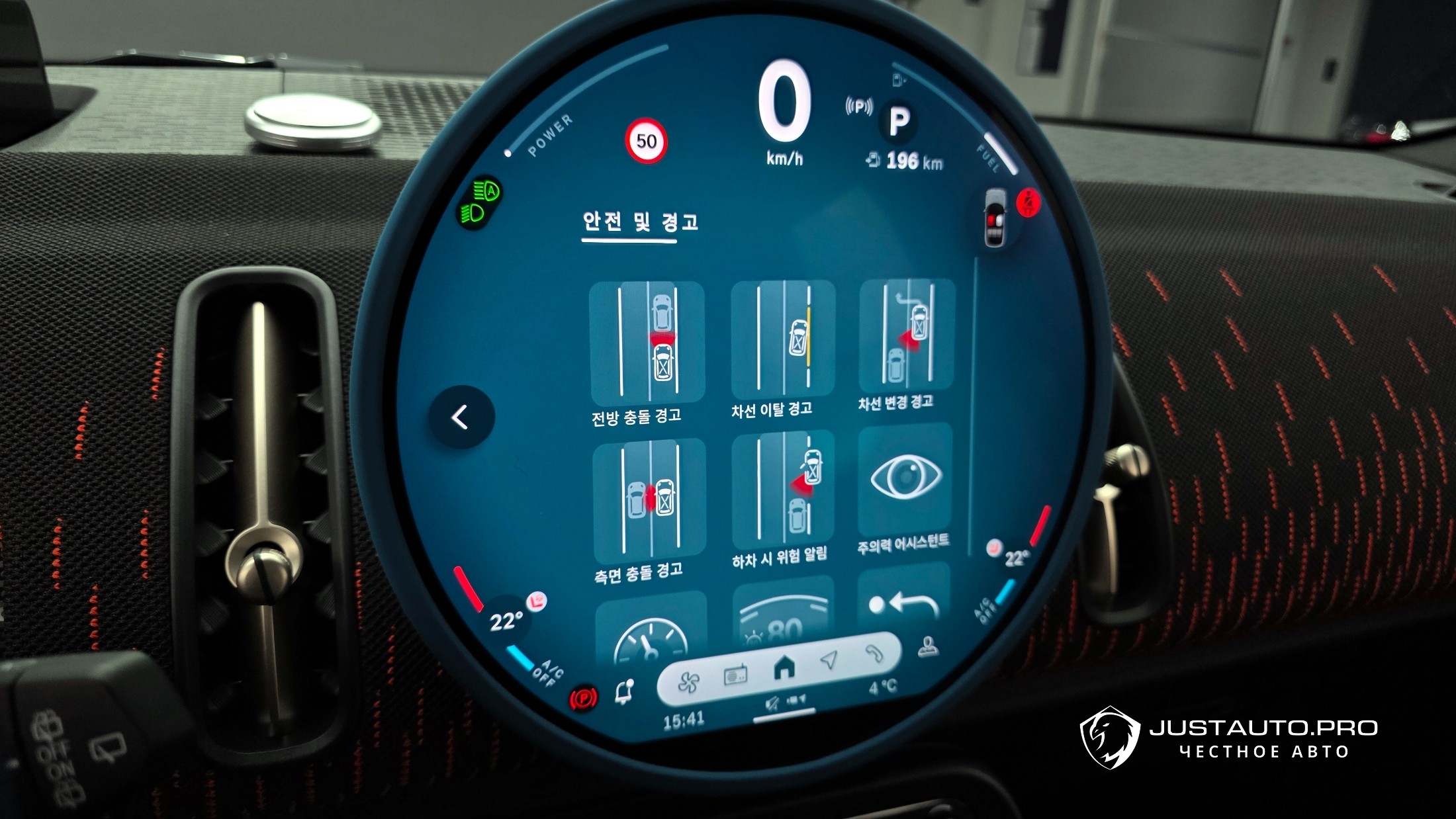Show notifications with the bell icon

[x=623, y=692]
